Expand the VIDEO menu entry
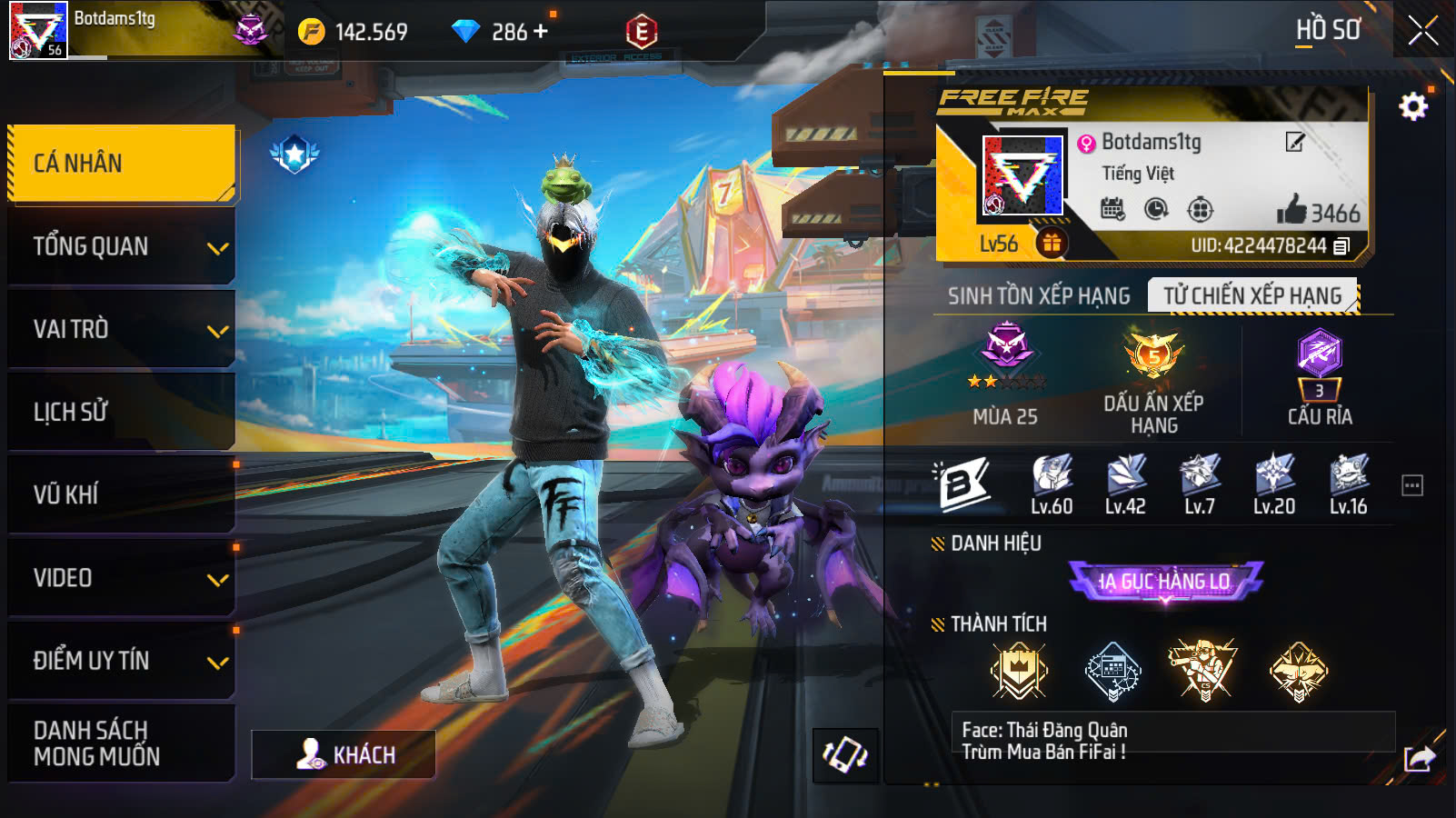The width and height of the screenshot is (1456, 818). [x=121, y=578]
